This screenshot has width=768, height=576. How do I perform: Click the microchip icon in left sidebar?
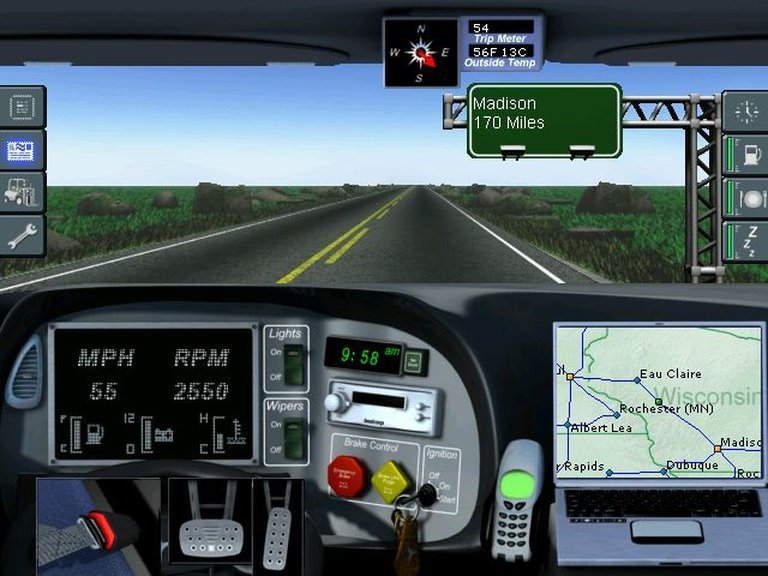[22, 107]
